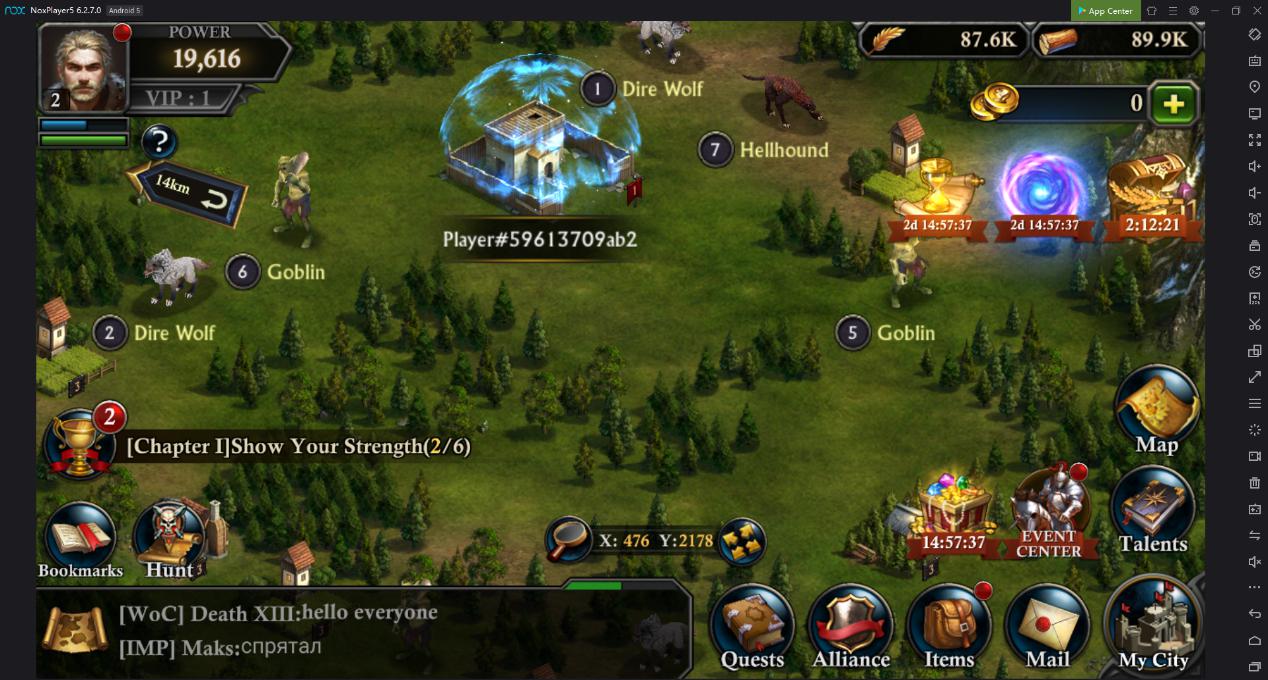This screenshot has height=680, width=1268.
Task: Add gold with the green plus button
Action: (1172, 104)
